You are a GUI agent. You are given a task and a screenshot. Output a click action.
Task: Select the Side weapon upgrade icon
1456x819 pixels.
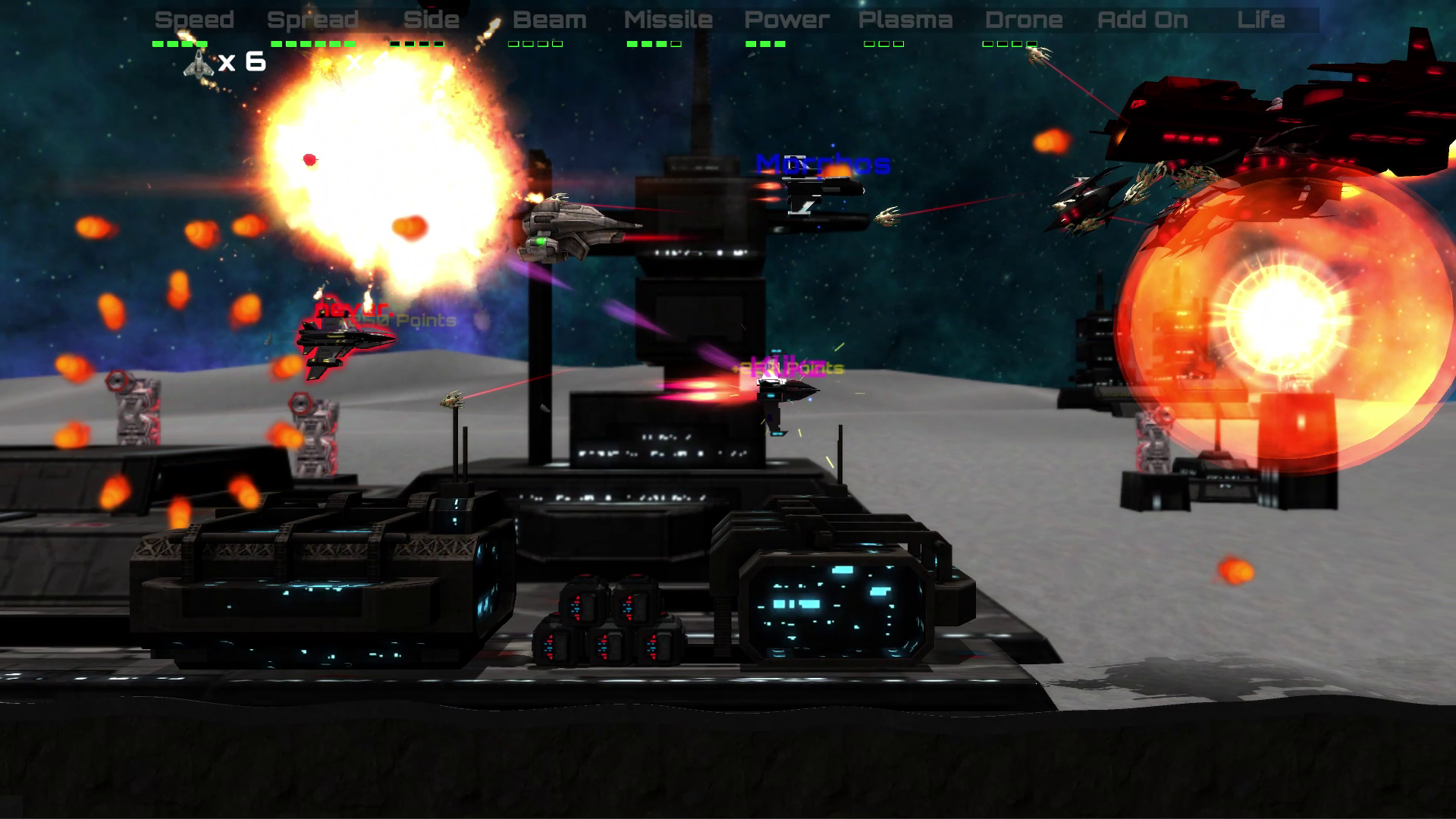pos(432,20)
